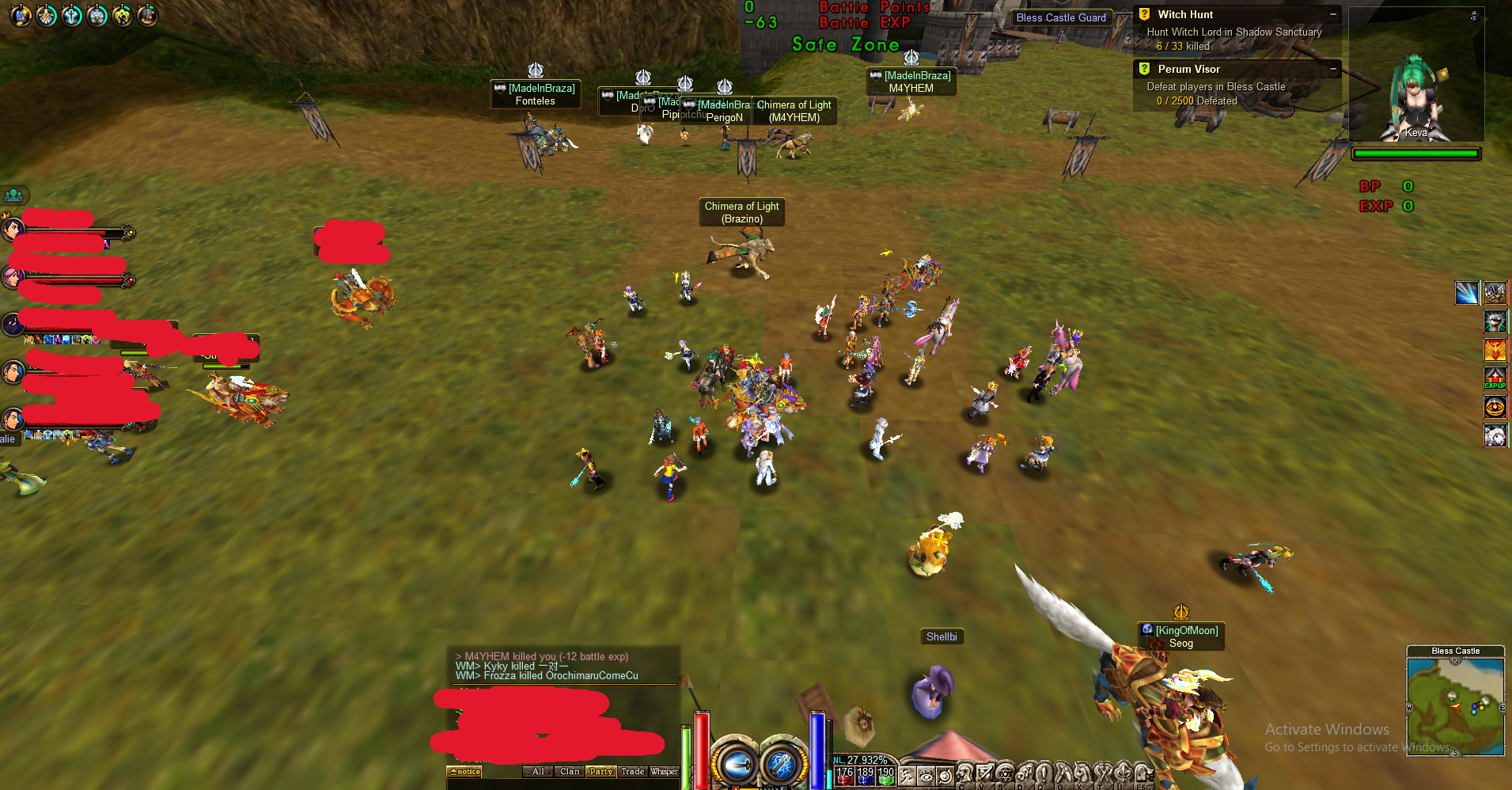The image size is (1512, 790).
Task: Open the system menu via the ESC icon
Action: point(1144,773)
